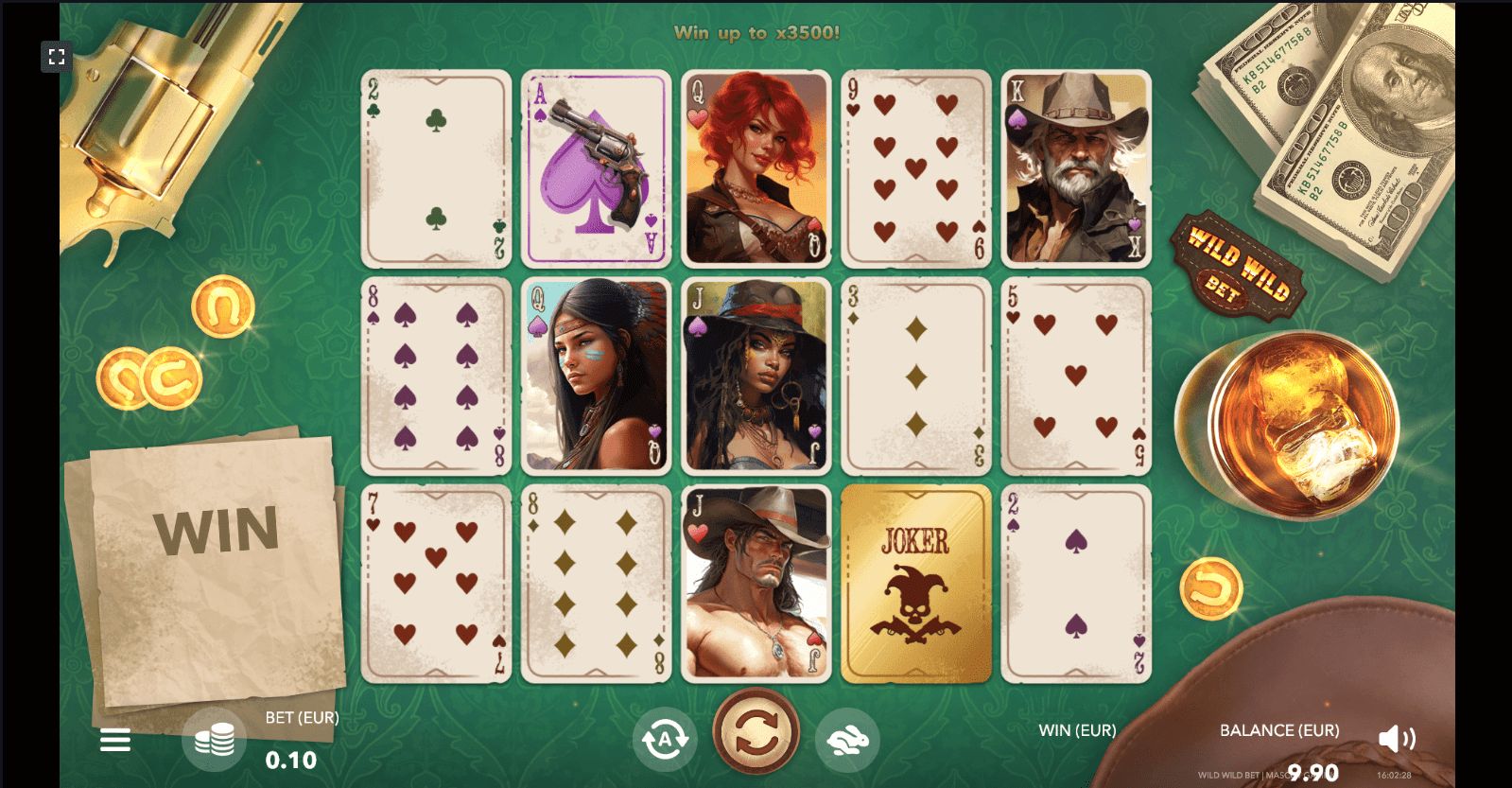
Task: Toggle the rabbit turbo spin
Action: (x=847, y=740)
